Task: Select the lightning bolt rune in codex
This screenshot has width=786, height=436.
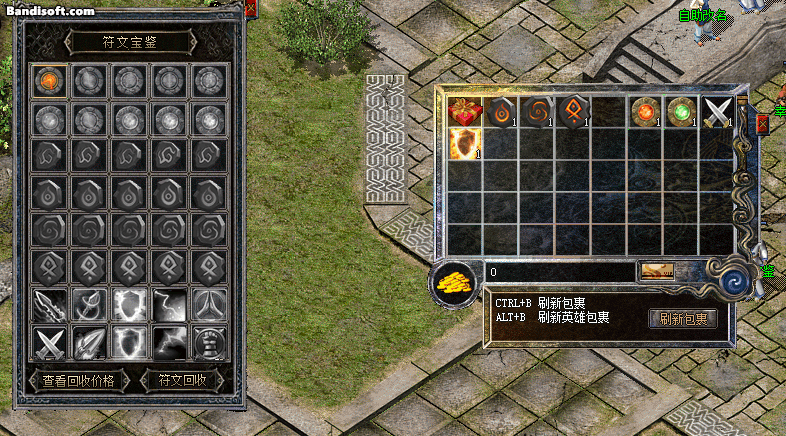Action: tap(168, 303)
